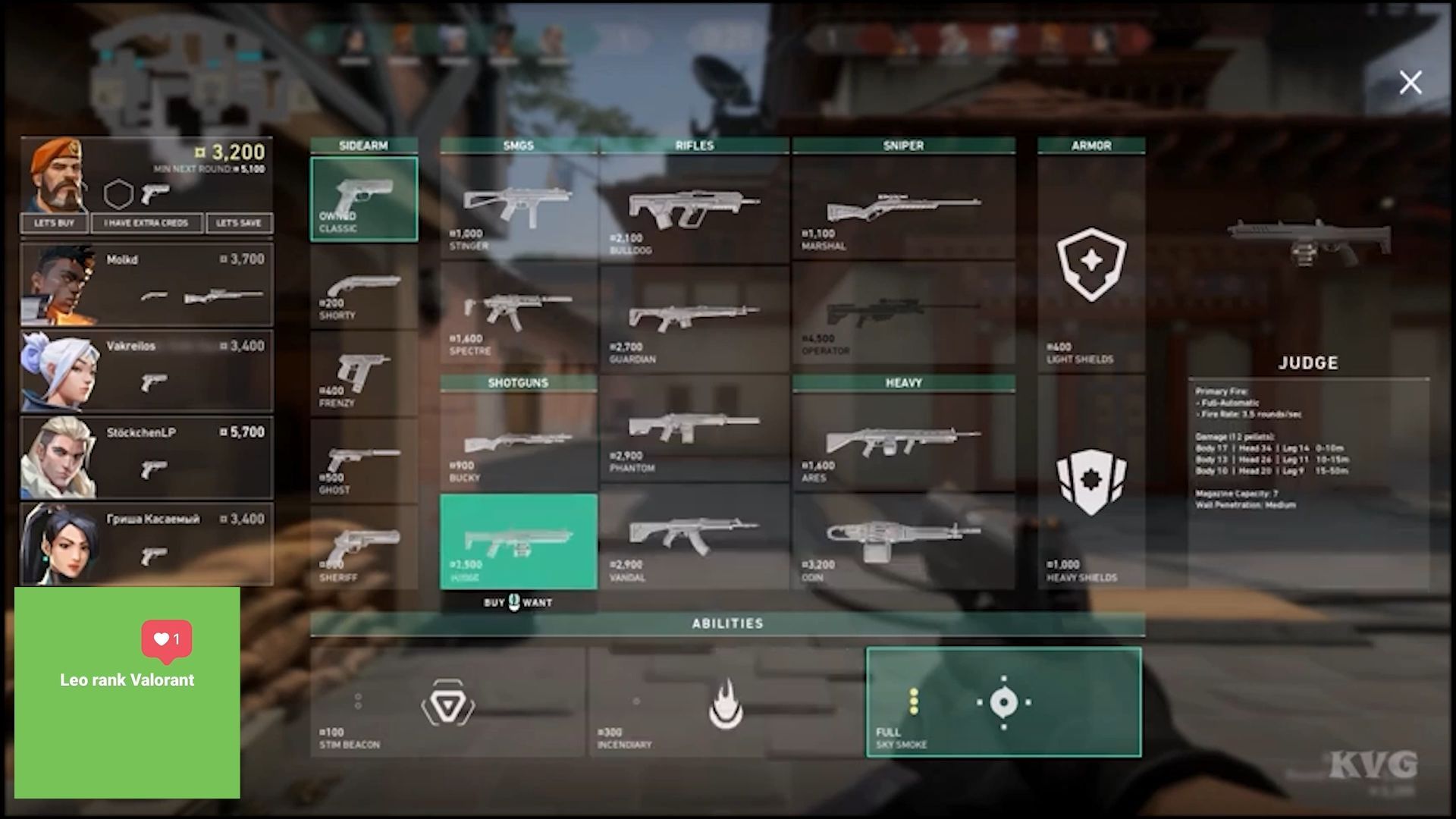Buy the Spectre SMG

tap(518, 317)
